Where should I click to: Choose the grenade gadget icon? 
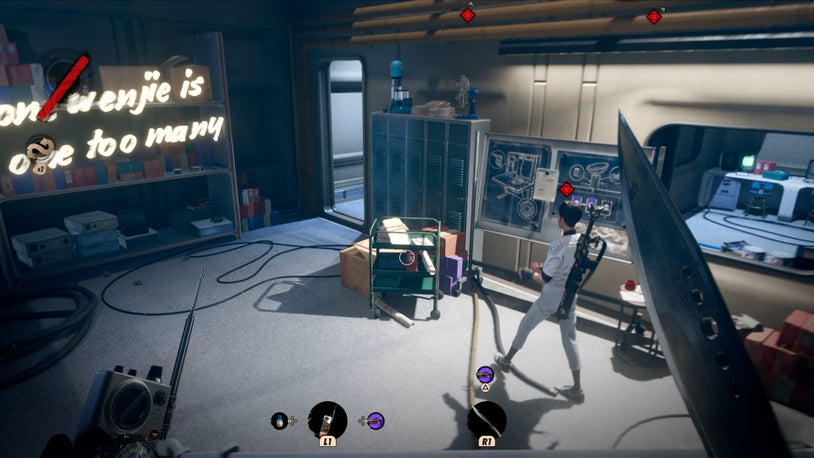pyautogui.click(x=279, y=421)
